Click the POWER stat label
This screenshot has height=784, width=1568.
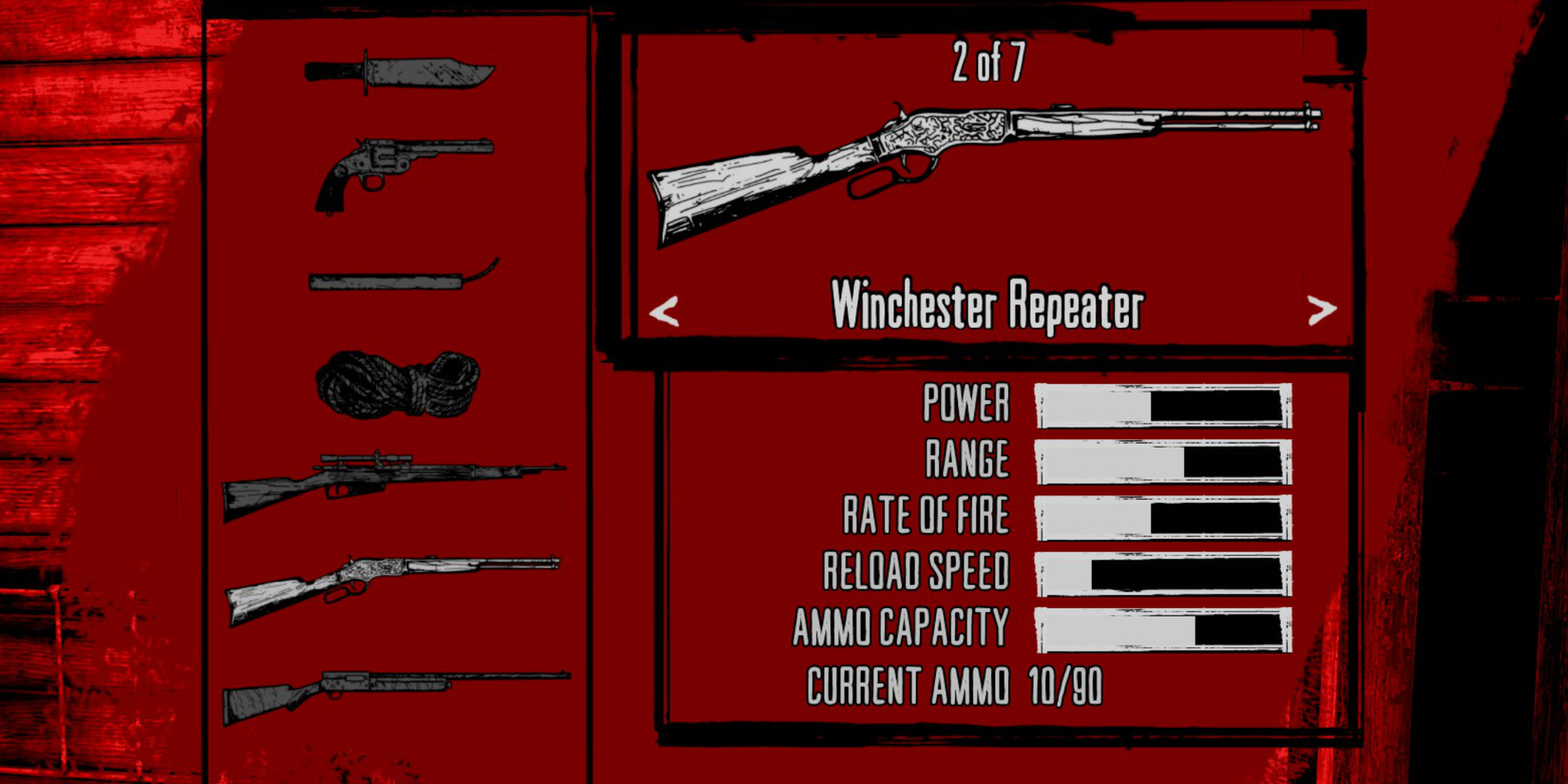[965, 404]
